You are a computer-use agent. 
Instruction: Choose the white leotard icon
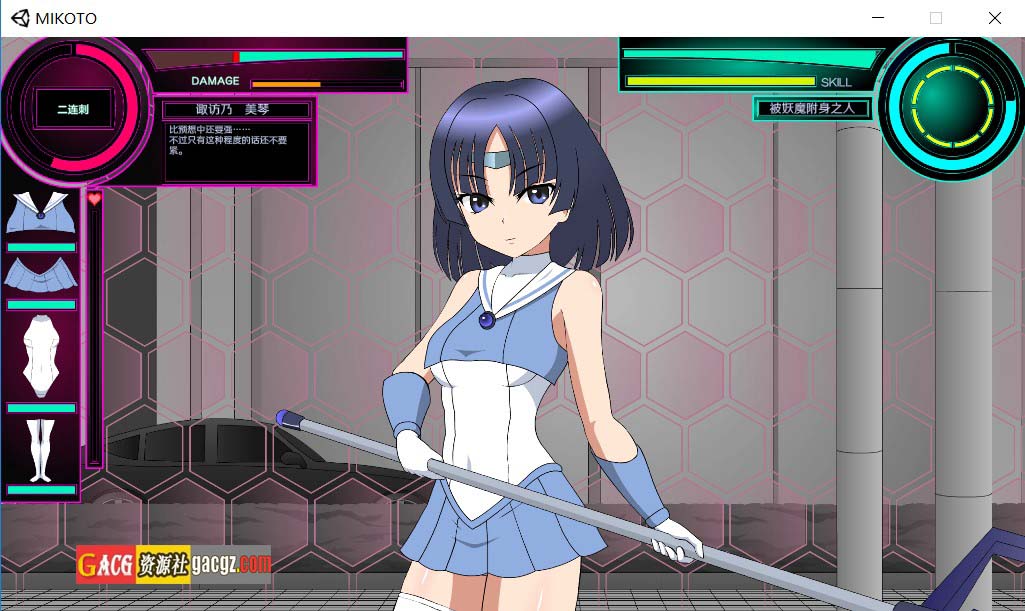click(x=40, y=357)
